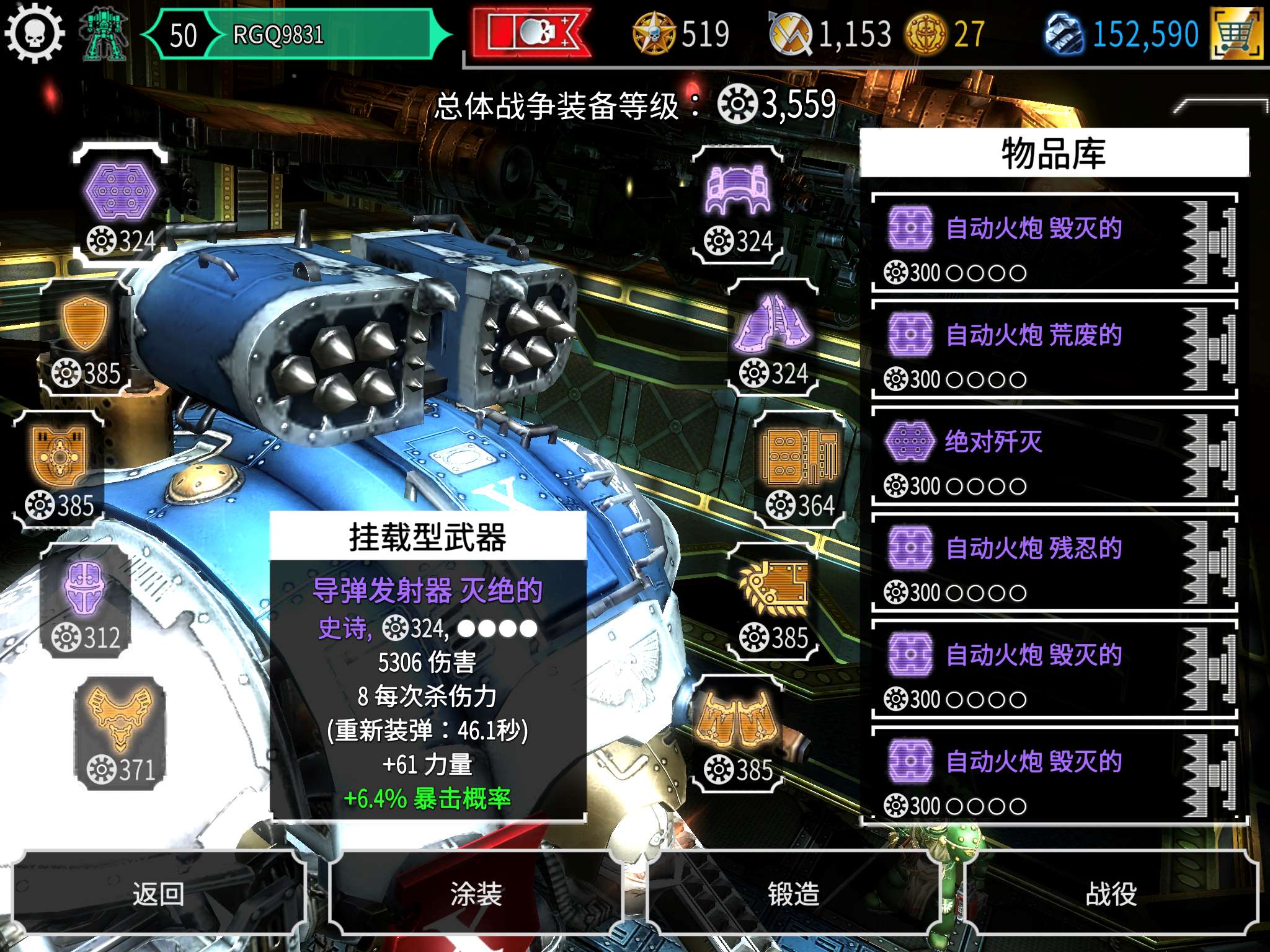Select the 自动火炮 残忍的 inventory item
The image size is (1270, 952).
tap(1054, 564)
